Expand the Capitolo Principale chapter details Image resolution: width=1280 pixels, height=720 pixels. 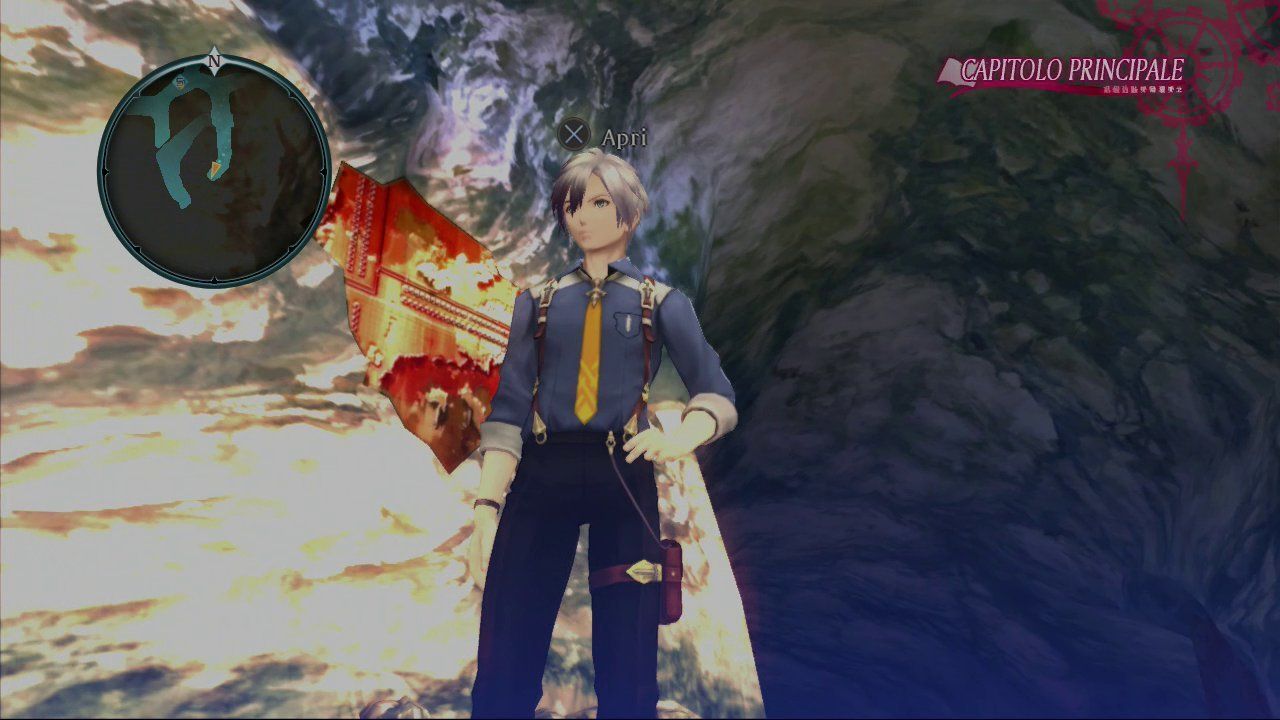pyautogui.click(x=1070, y=70)
